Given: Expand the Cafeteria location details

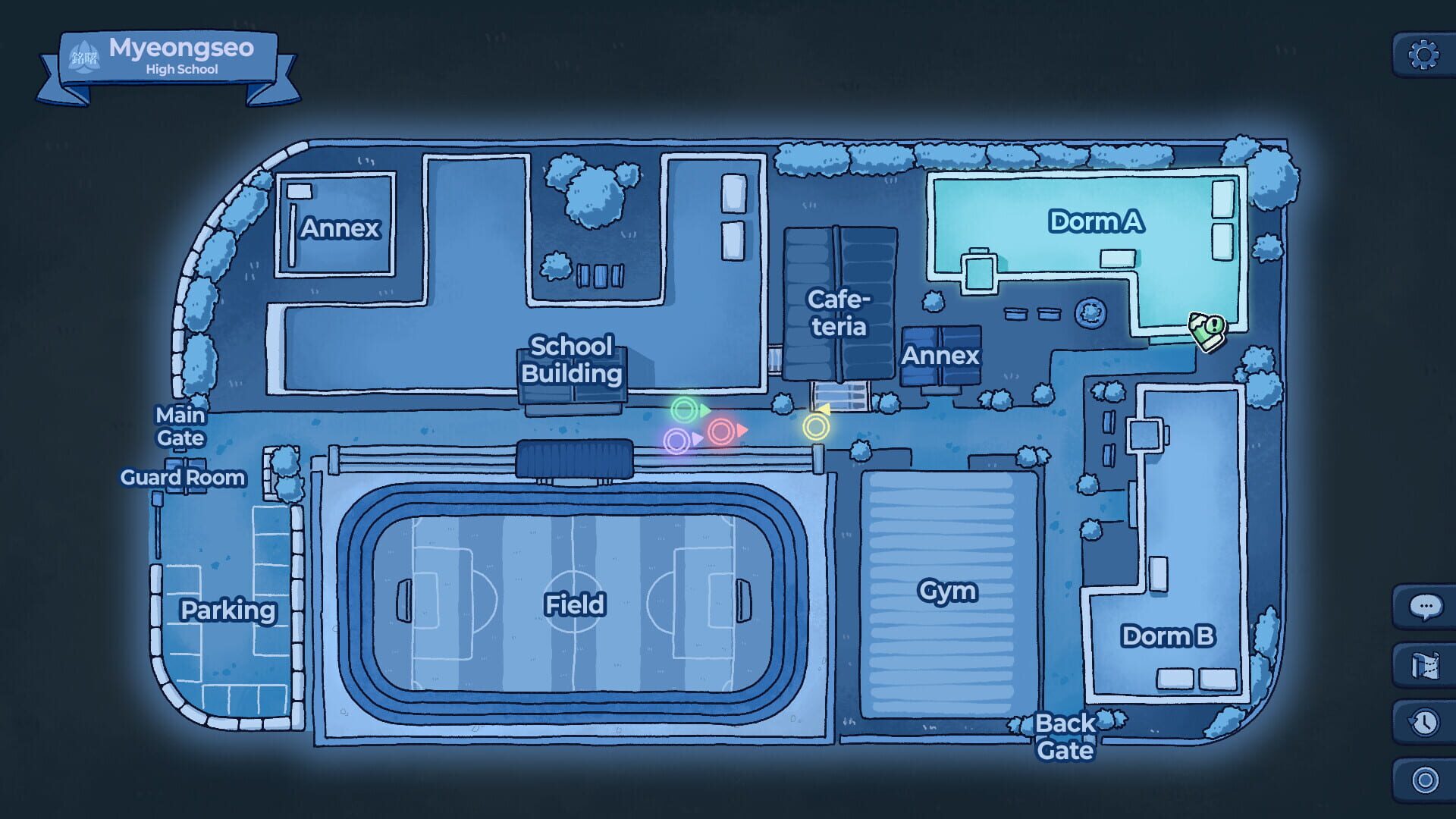Looking at the screenshot, I should coord(838,312).
